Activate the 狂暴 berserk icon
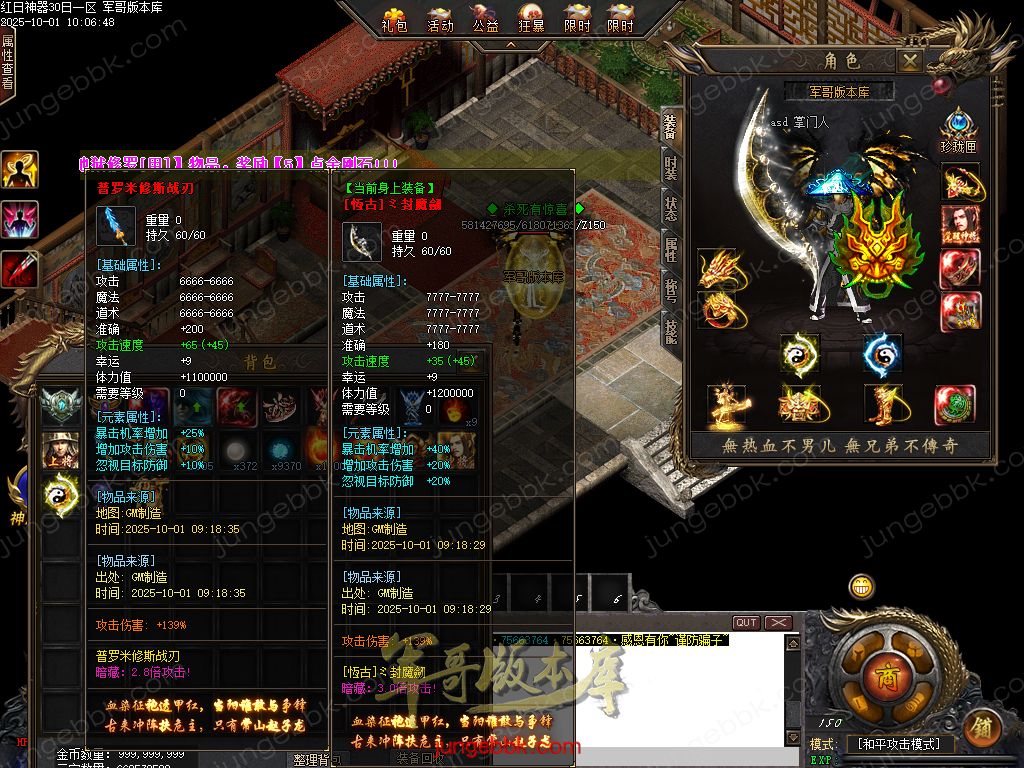Screen dimensions: 1024x768 [x=531, y=19]
